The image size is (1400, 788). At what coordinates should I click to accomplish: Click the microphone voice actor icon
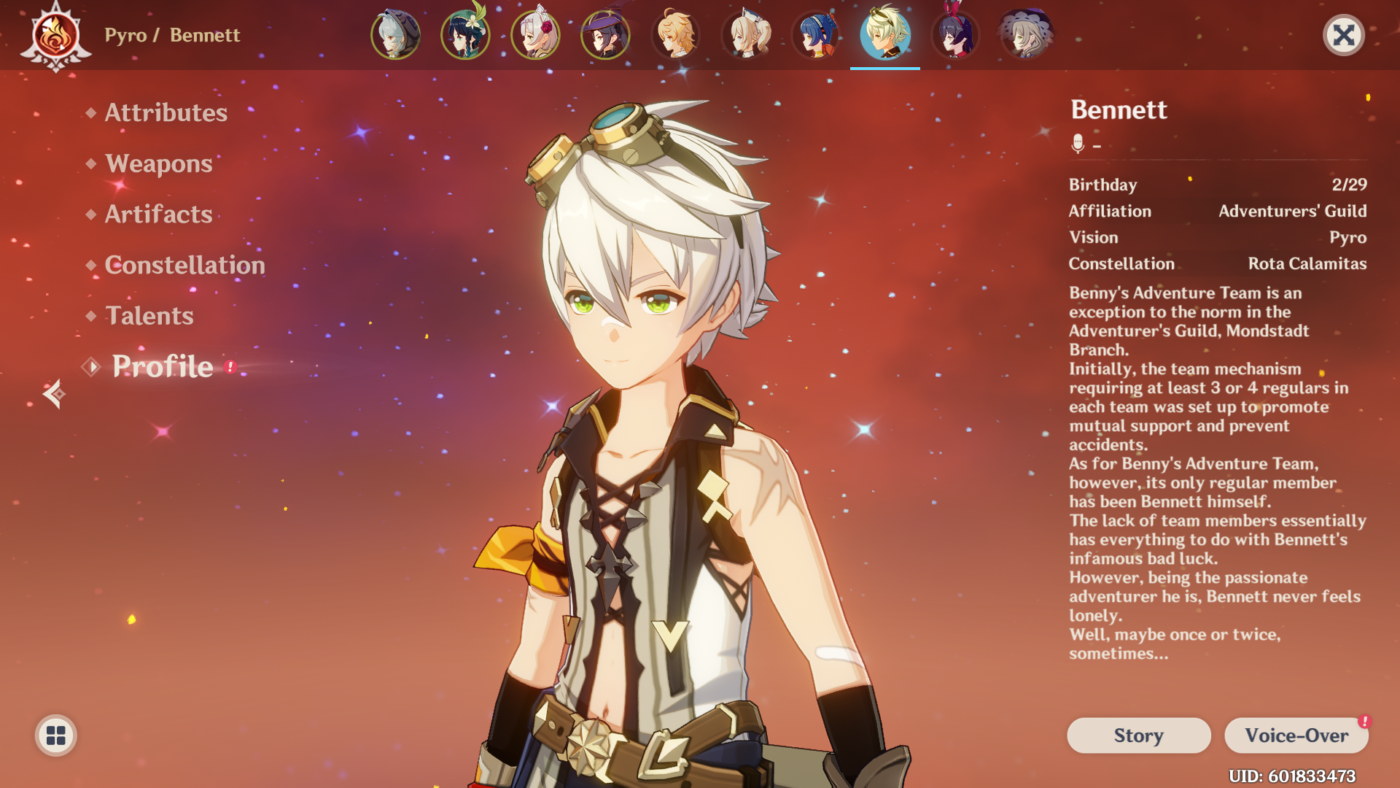click(1077, 145)
